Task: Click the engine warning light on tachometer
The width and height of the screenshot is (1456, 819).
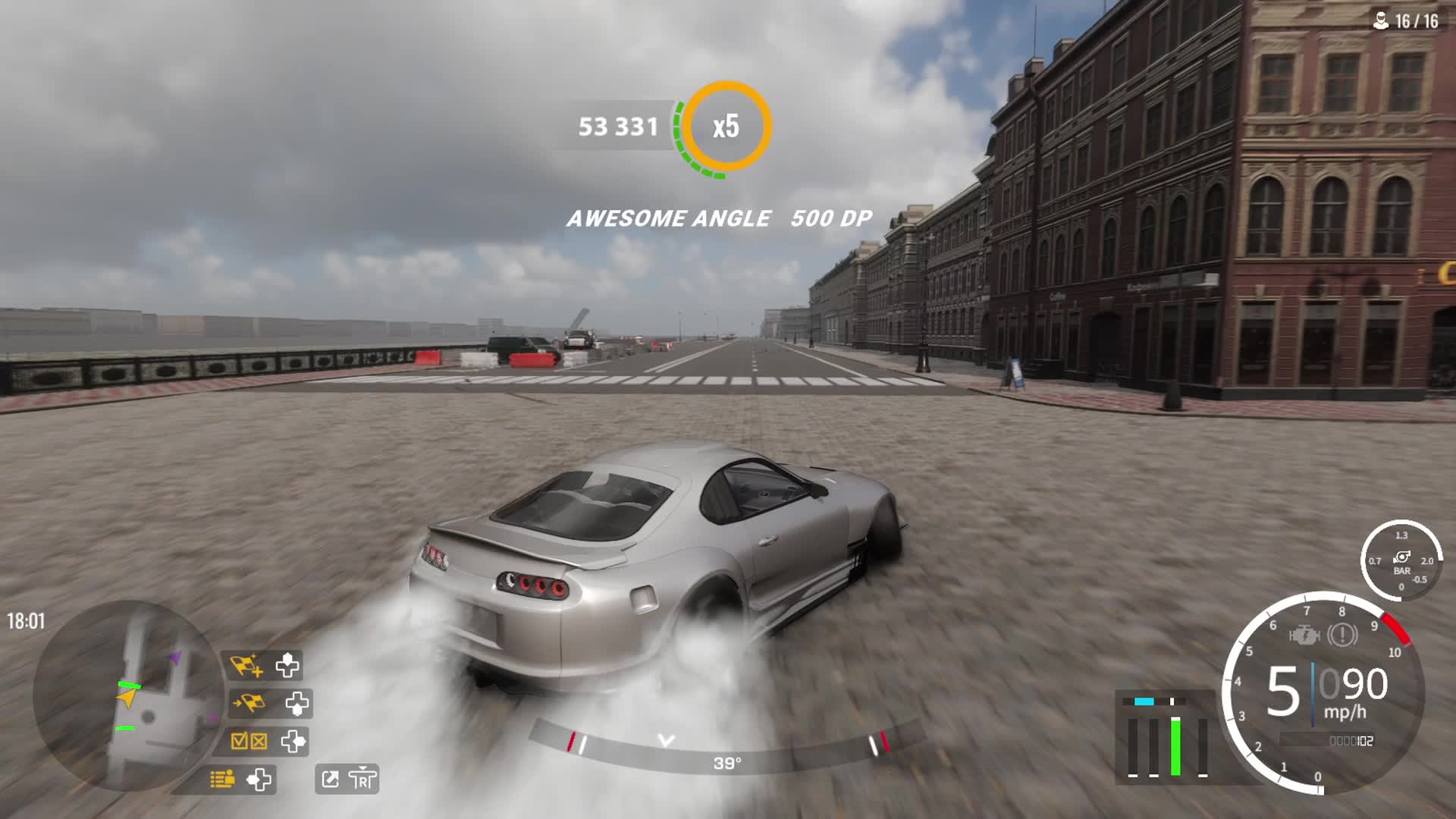Action: tap(1304, 635)
